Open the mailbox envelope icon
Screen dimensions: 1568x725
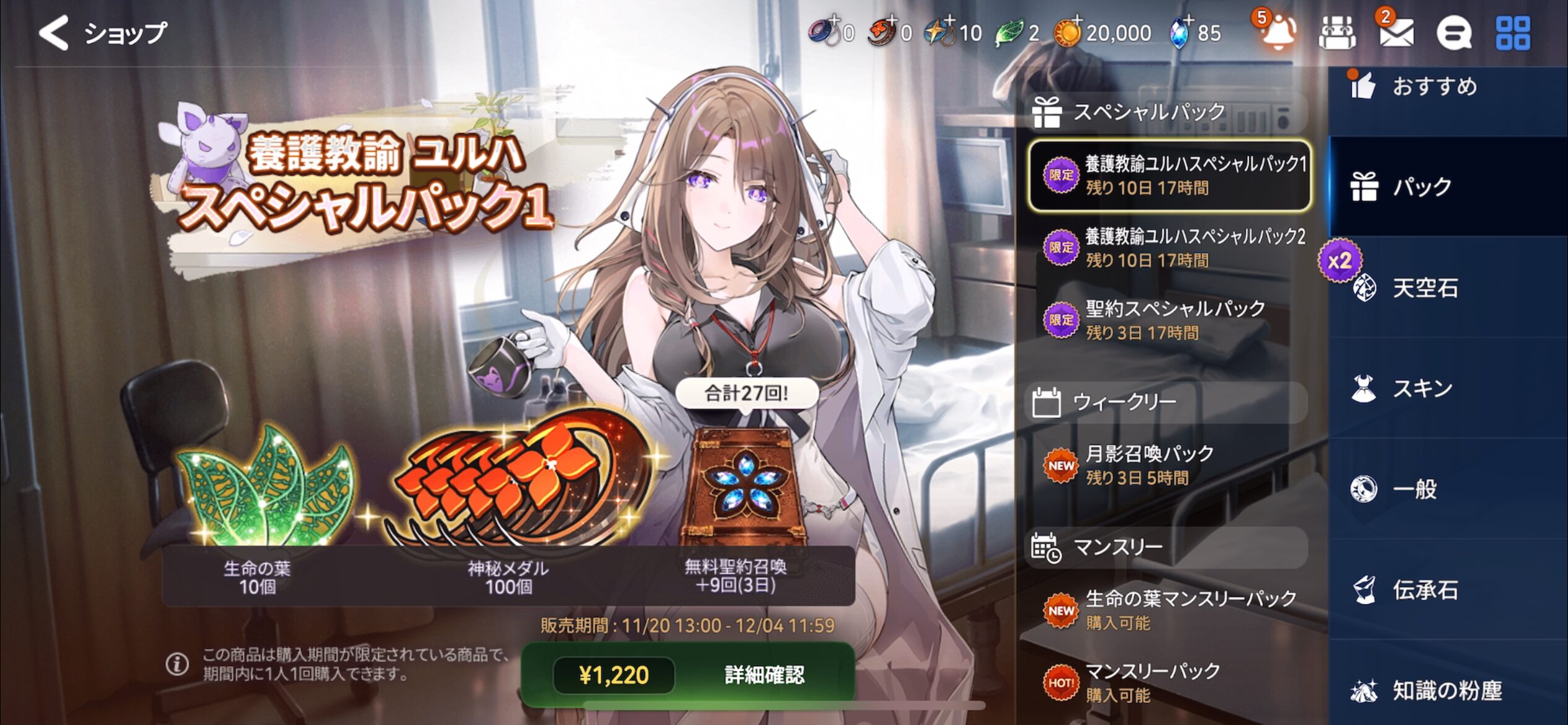[x=1396, y=32]
